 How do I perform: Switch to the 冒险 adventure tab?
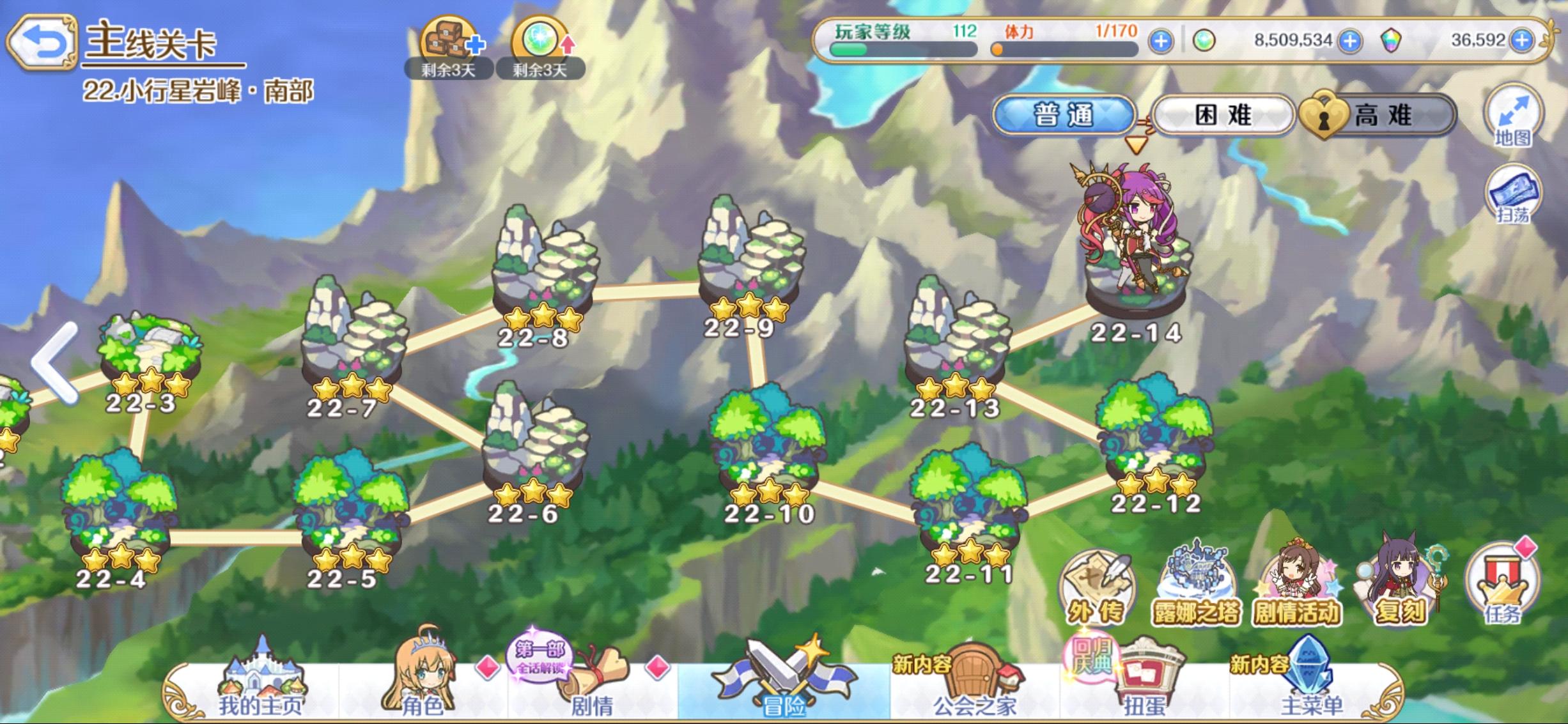coord(783,697)
